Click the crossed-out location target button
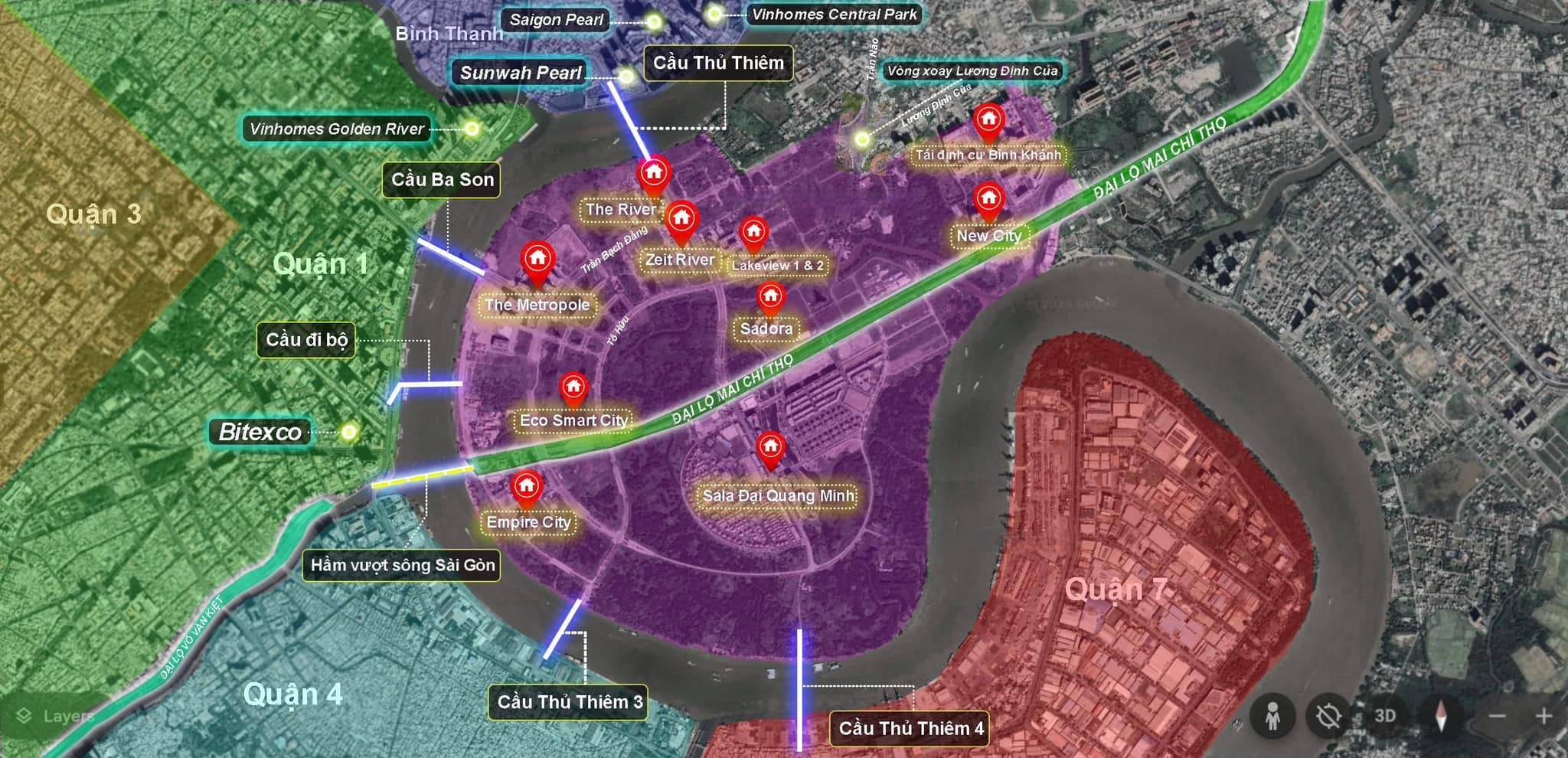The height and width of the screenshot is (758, 1568). click(x=1328, y=717)
